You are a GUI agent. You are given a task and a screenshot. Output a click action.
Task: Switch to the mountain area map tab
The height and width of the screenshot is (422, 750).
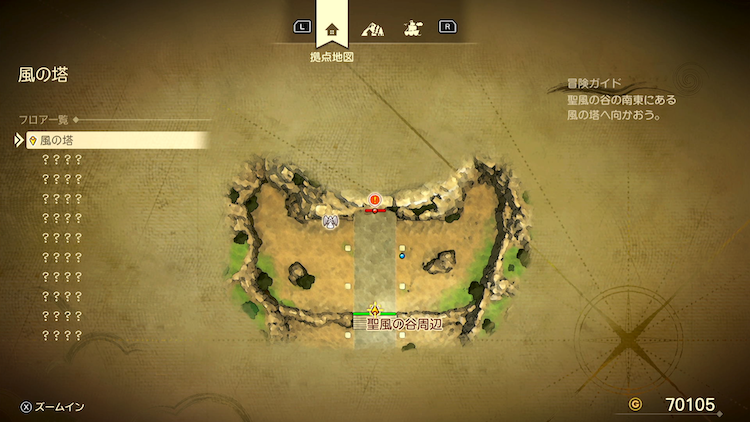tap(372, 28)
